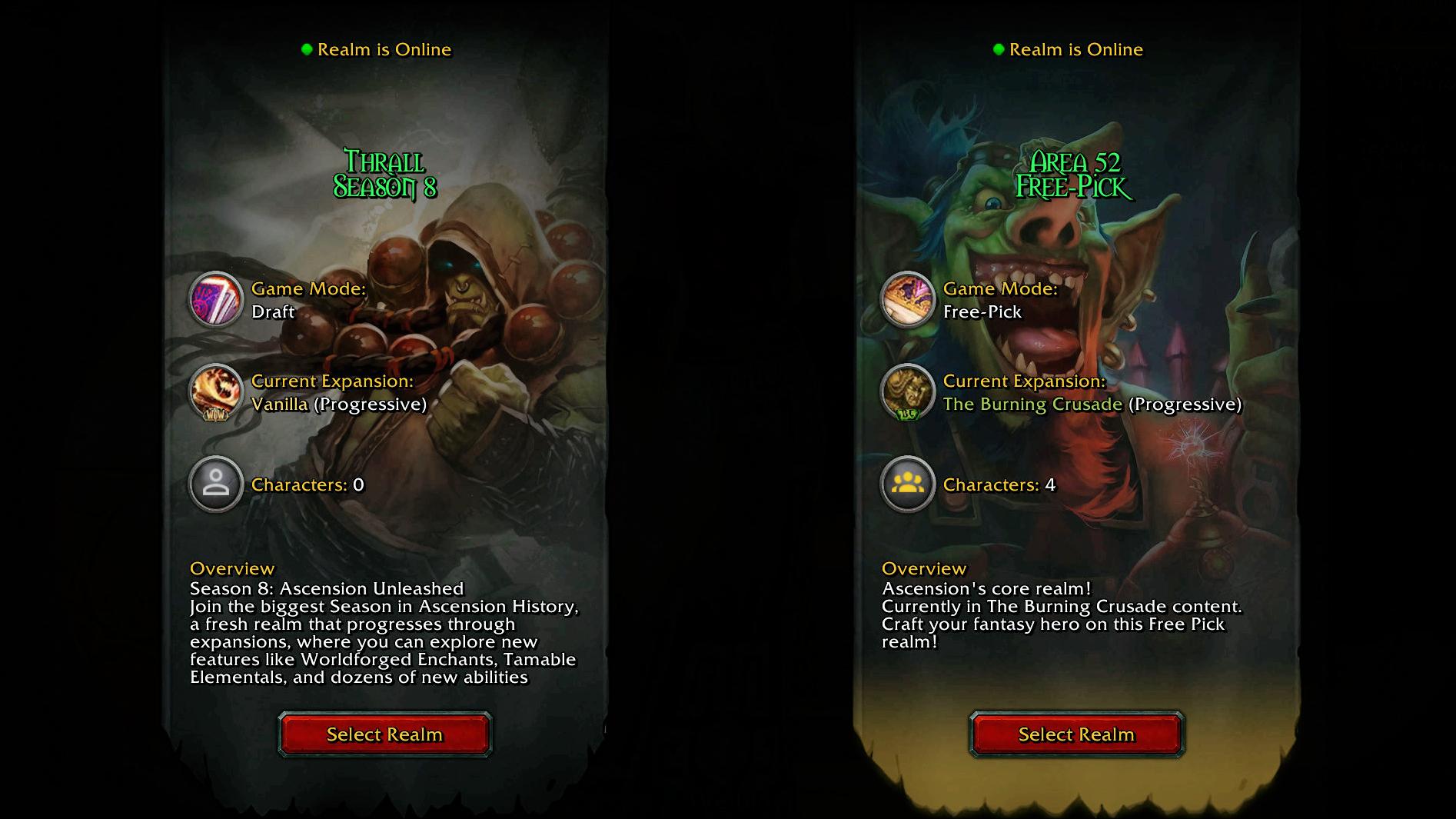Click the Draft game mode icon on Thrall realm

click(216, 299)
